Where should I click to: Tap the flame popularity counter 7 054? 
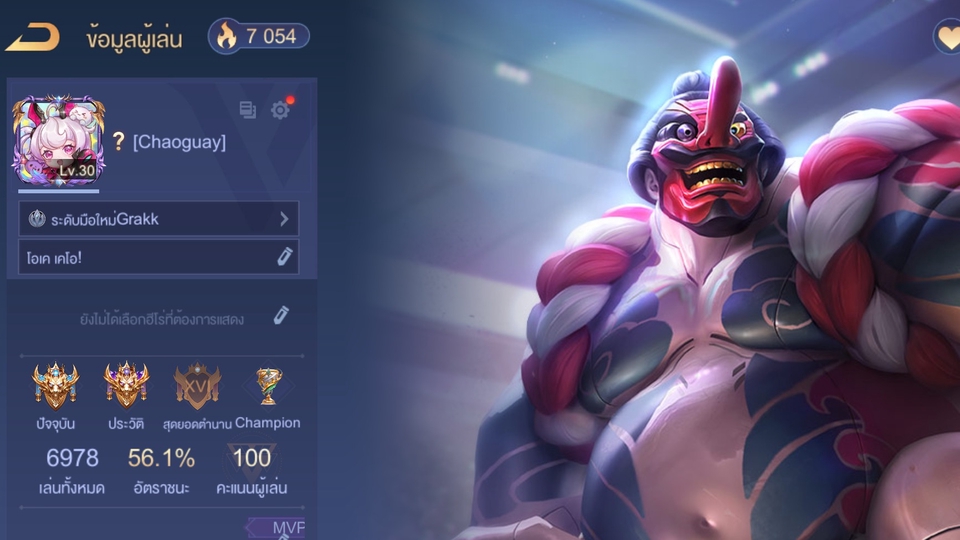(x=259, y=36)
